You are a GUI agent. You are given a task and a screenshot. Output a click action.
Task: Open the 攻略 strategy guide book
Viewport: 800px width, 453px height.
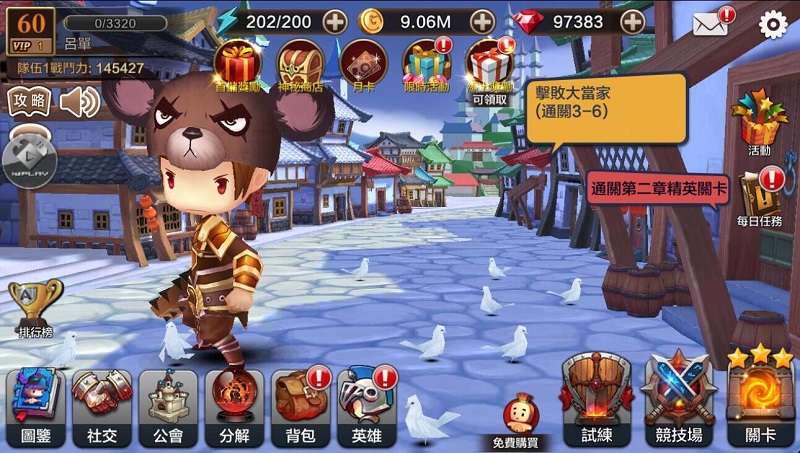pos(27,101)
